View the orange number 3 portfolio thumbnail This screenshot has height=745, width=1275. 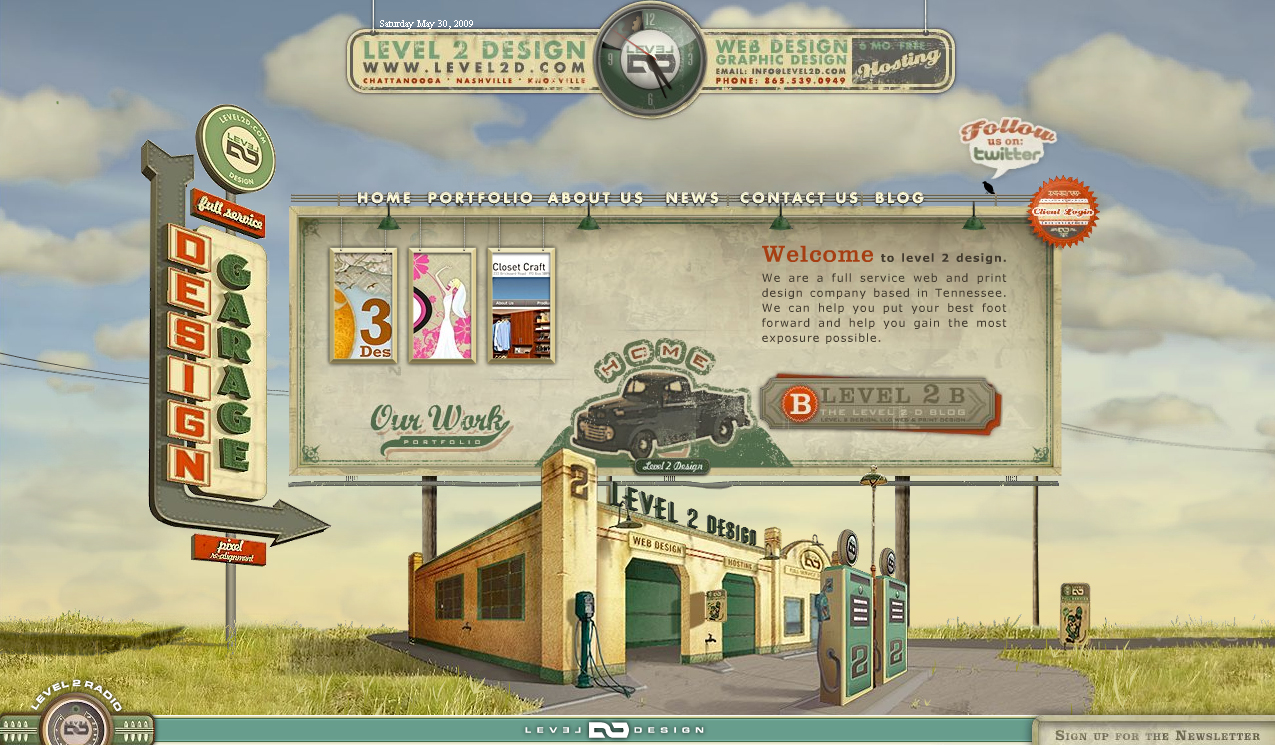[x=363, y=305]
